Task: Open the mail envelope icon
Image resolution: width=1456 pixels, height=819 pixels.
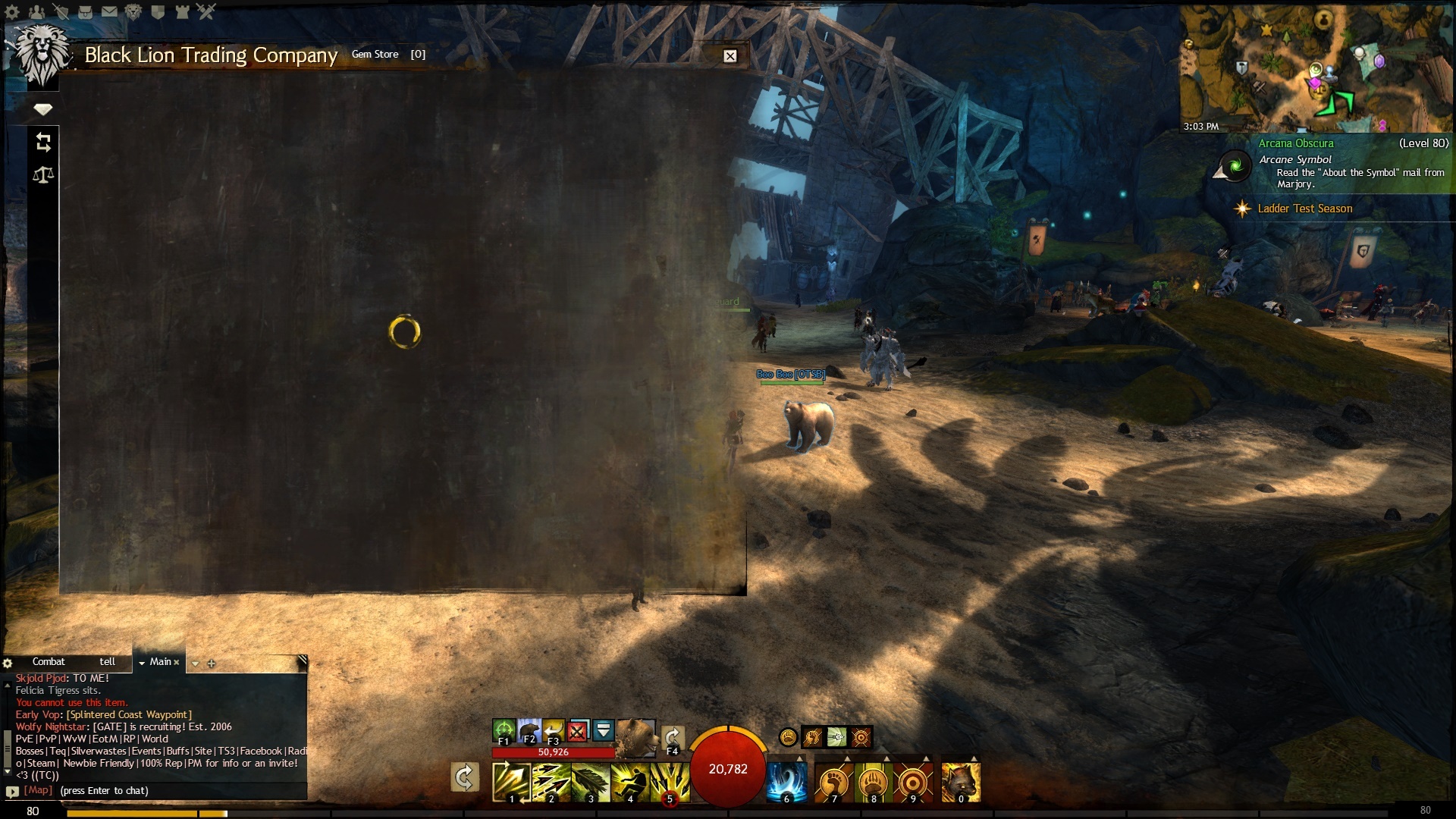Action: tap(109, 11)
